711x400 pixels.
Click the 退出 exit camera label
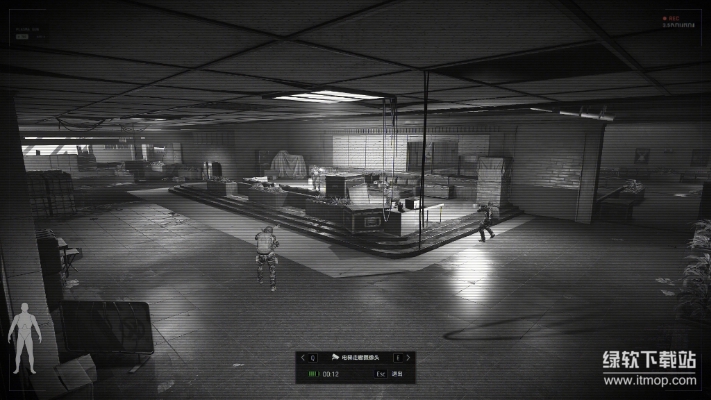click(397, 373)
